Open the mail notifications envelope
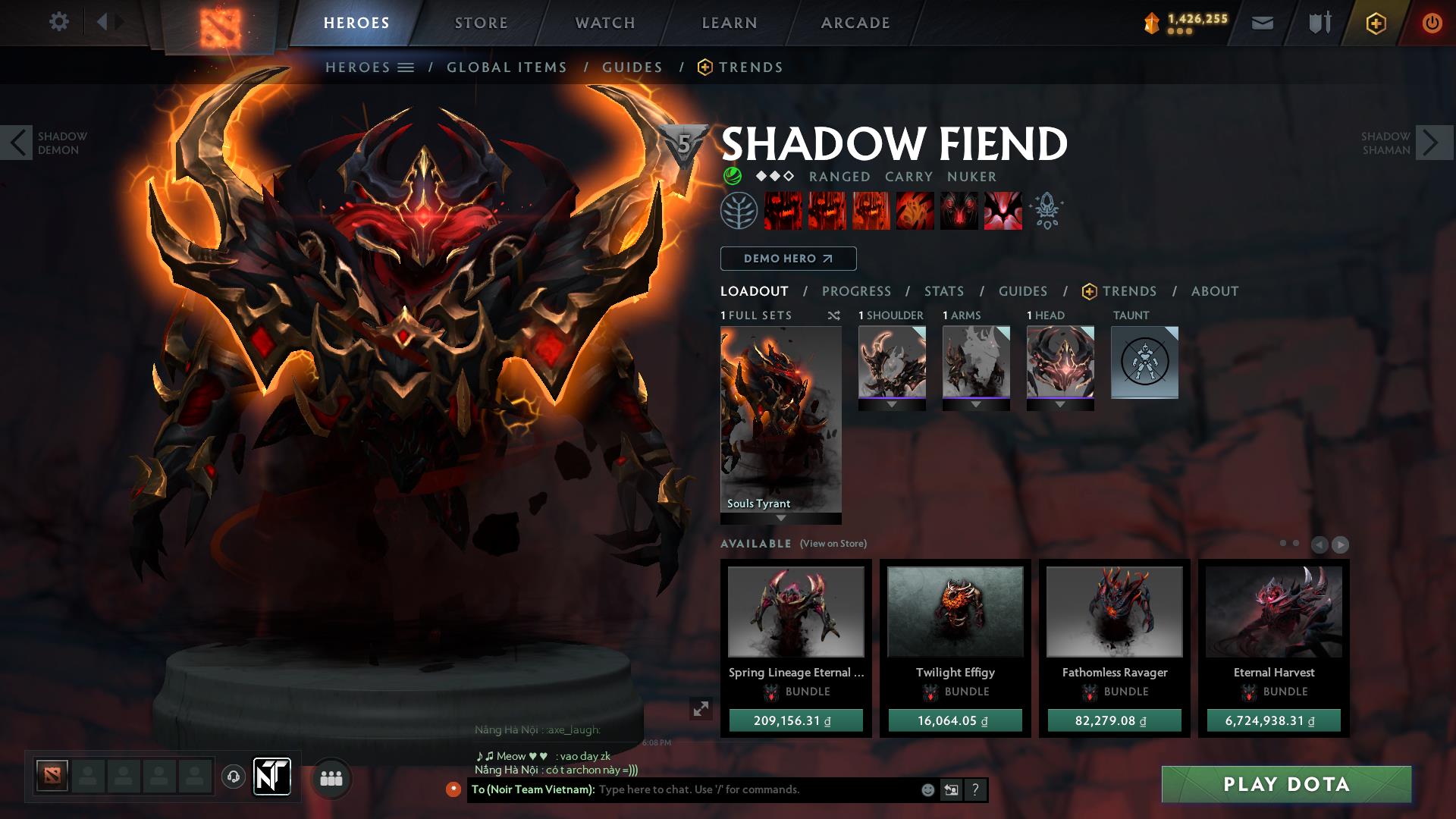Screen dimensions: 1456x819 tap(1261, 23)
